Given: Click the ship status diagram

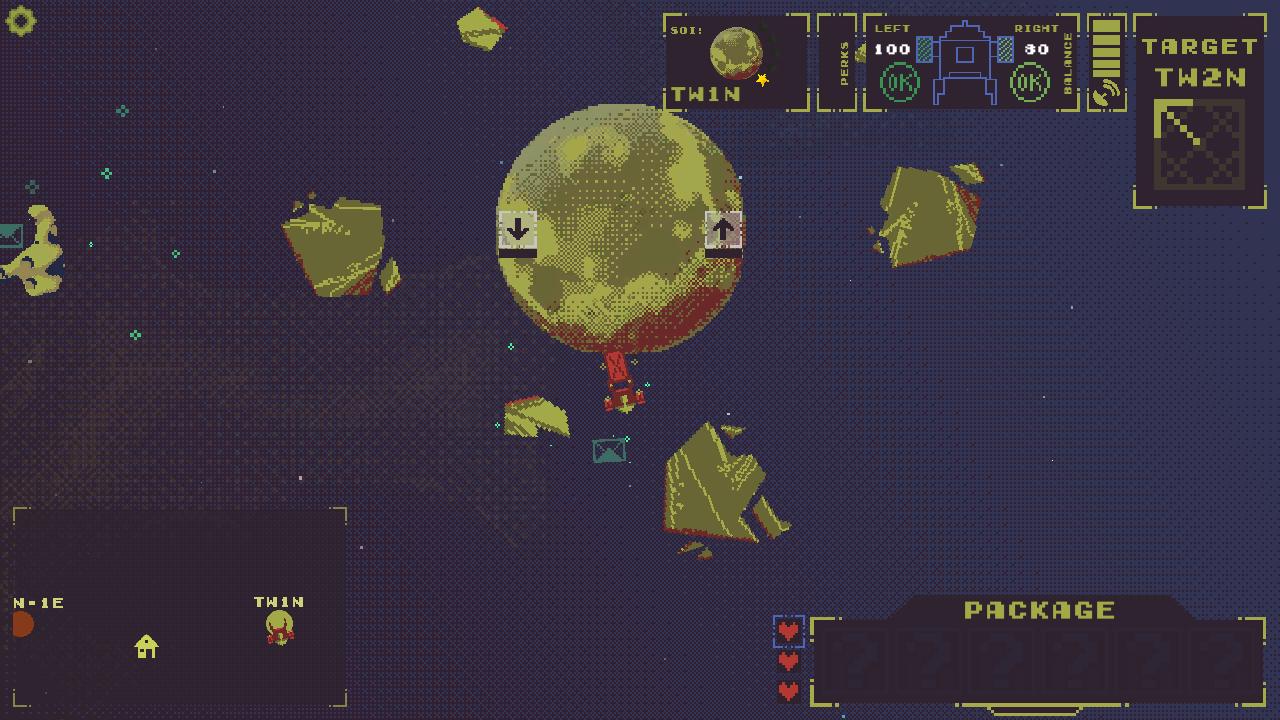Looking at the screenshot, I should tap(963, 60).
